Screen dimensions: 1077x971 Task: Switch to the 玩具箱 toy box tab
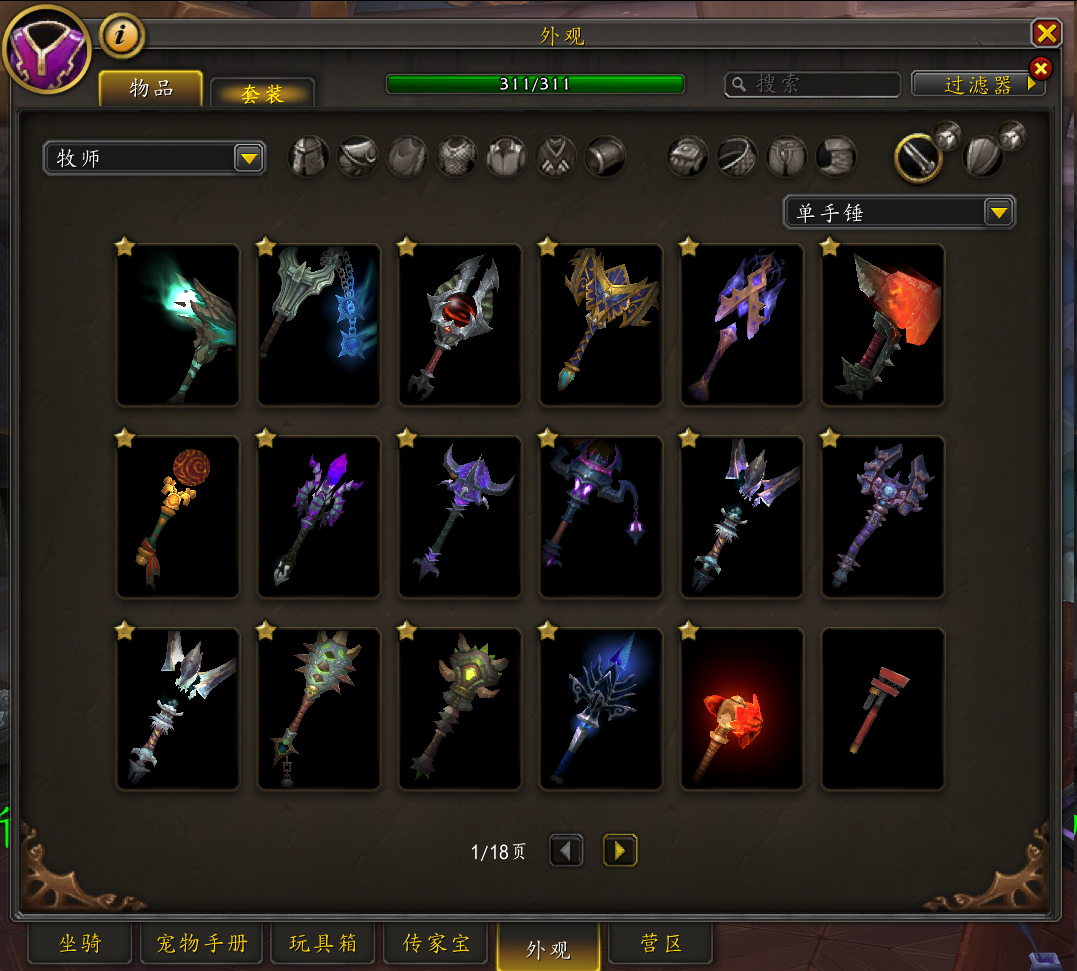pyautogui.click(x=321, y=943)
